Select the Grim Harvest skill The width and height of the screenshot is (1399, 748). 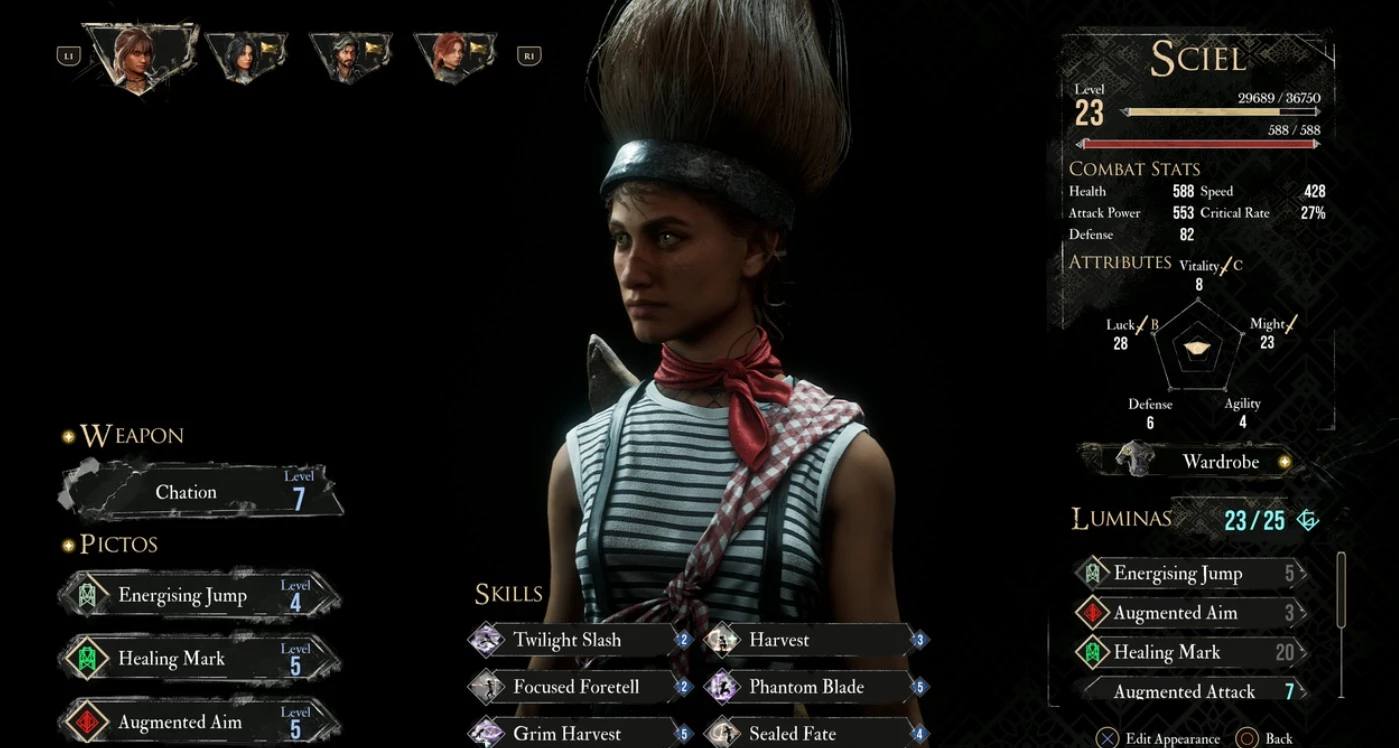[x=580, y=733]
